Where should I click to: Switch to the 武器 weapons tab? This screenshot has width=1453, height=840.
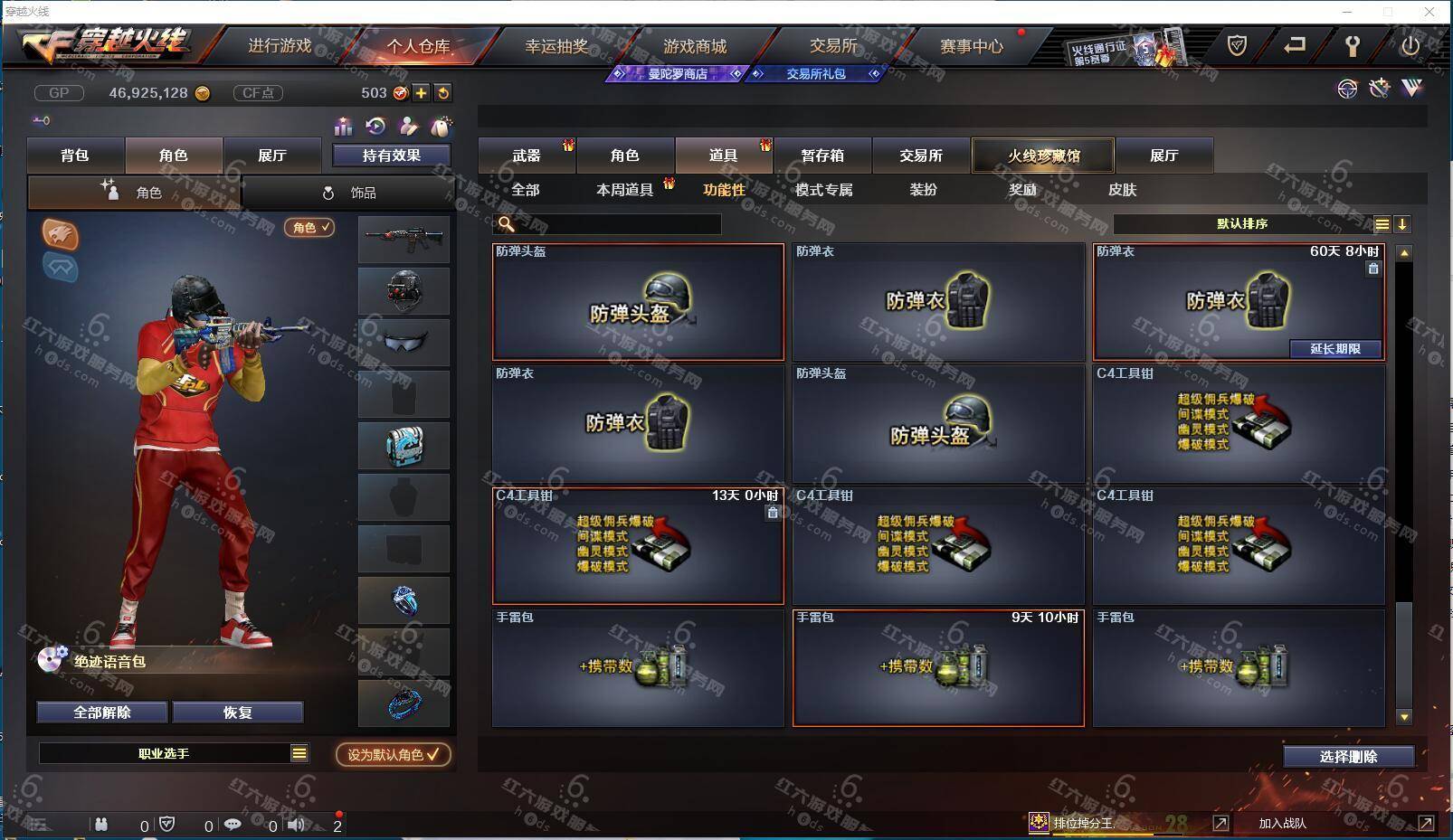tap(526, 156)
